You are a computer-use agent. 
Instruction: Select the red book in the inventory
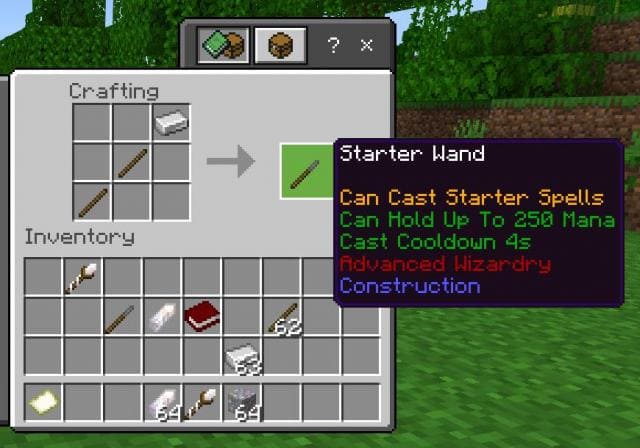tap(202, 316)
